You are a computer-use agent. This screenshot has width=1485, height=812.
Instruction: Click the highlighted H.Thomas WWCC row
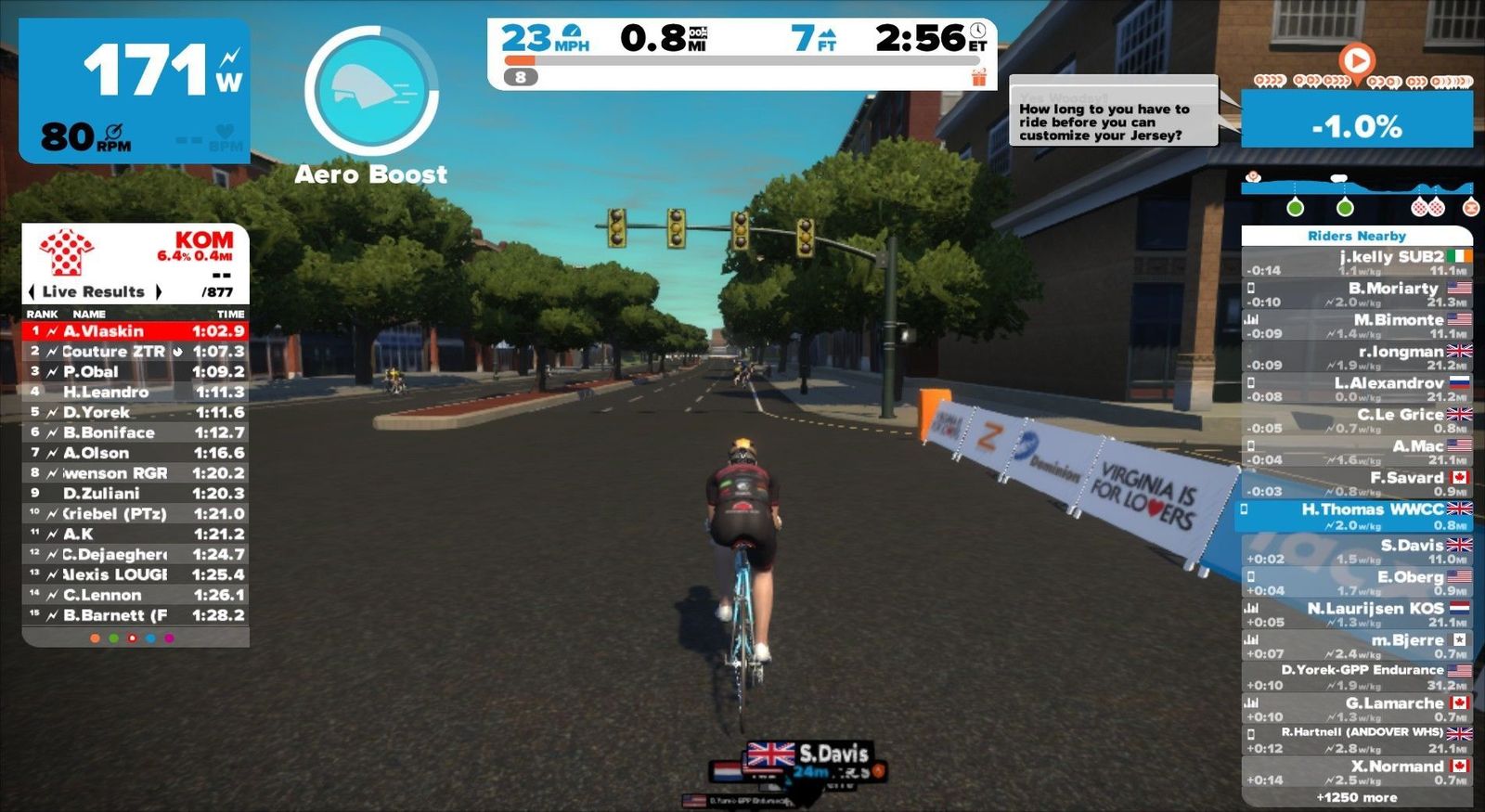pos(1356,516)
